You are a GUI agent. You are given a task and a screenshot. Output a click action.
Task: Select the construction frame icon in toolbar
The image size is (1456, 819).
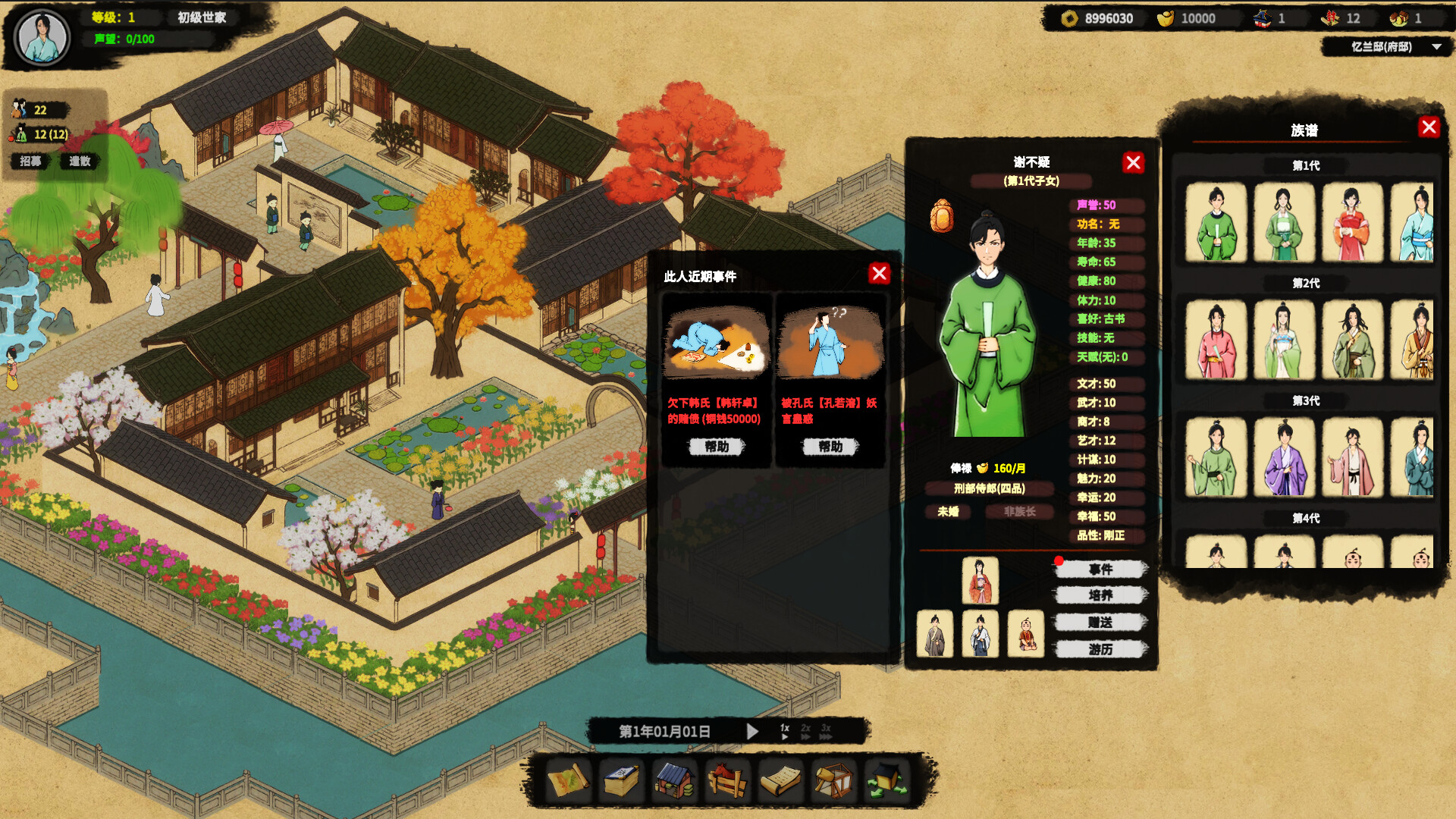pos(833,781)
